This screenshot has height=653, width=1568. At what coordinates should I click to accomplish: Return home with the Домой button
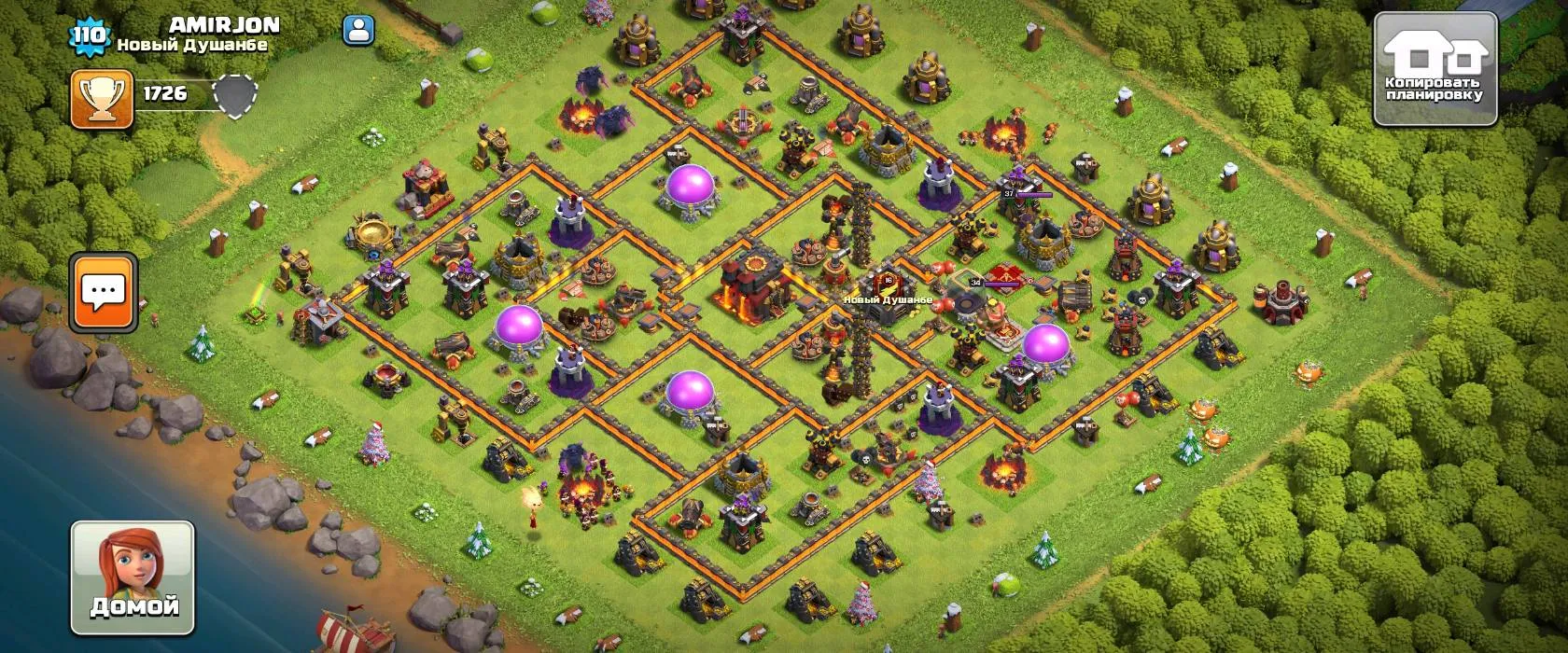pyautogui.click(x=133, y=577)
